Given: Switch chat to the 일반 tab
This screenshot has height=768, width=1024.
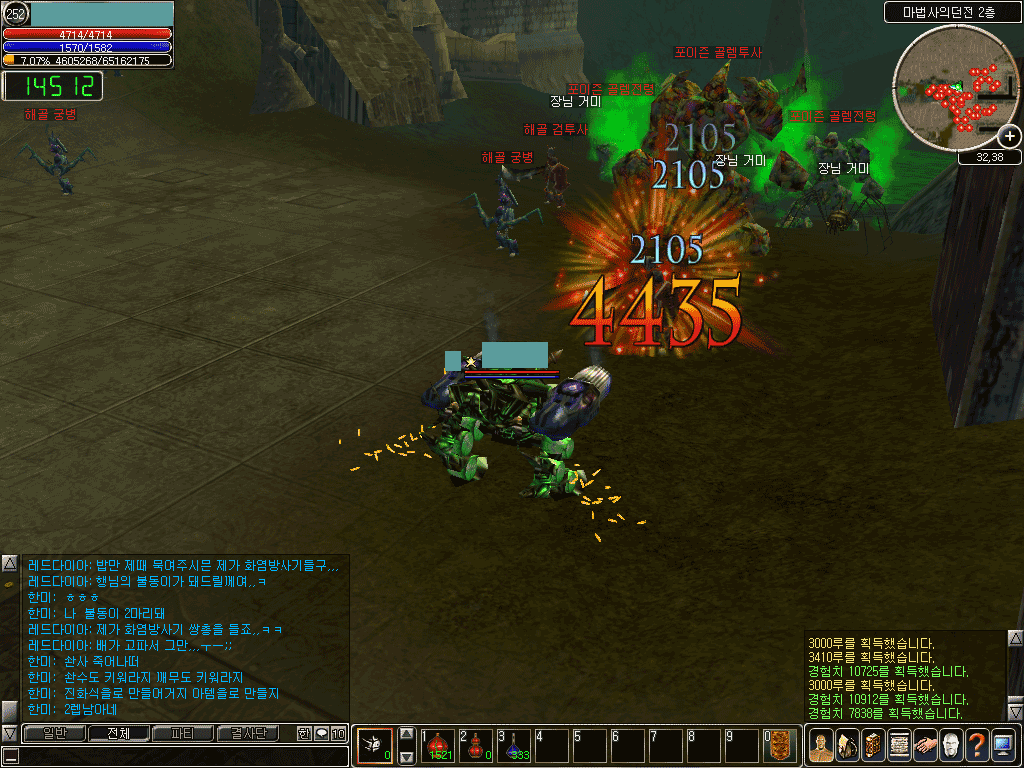Looking at the screenshot, I should tap(53, 733).
